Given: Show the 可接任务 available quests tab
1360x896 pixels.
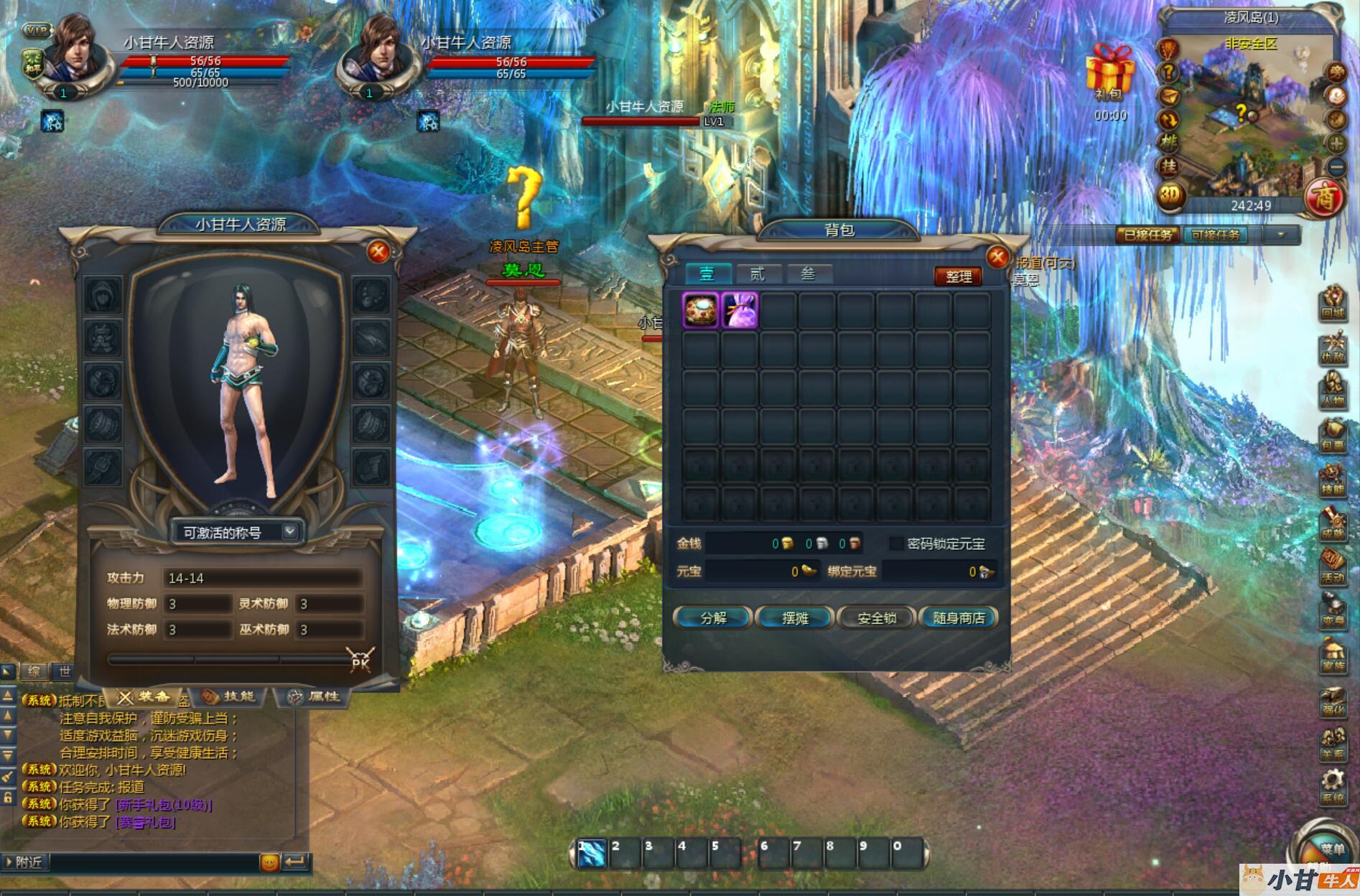Looking at the screenshot, I should click(1216, 235).
